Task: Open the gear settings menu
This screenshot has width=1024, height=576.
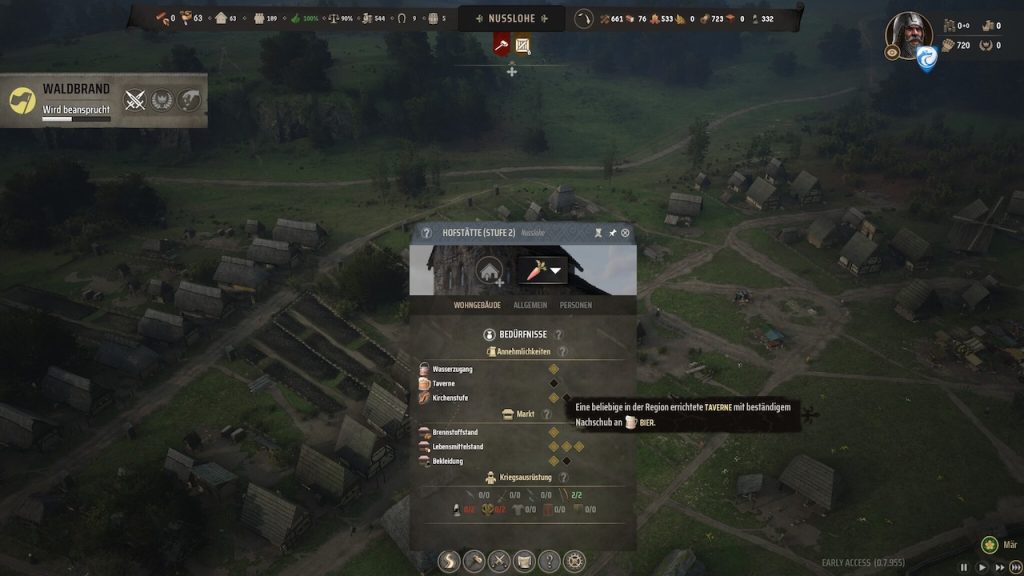Action: point(574,561)
